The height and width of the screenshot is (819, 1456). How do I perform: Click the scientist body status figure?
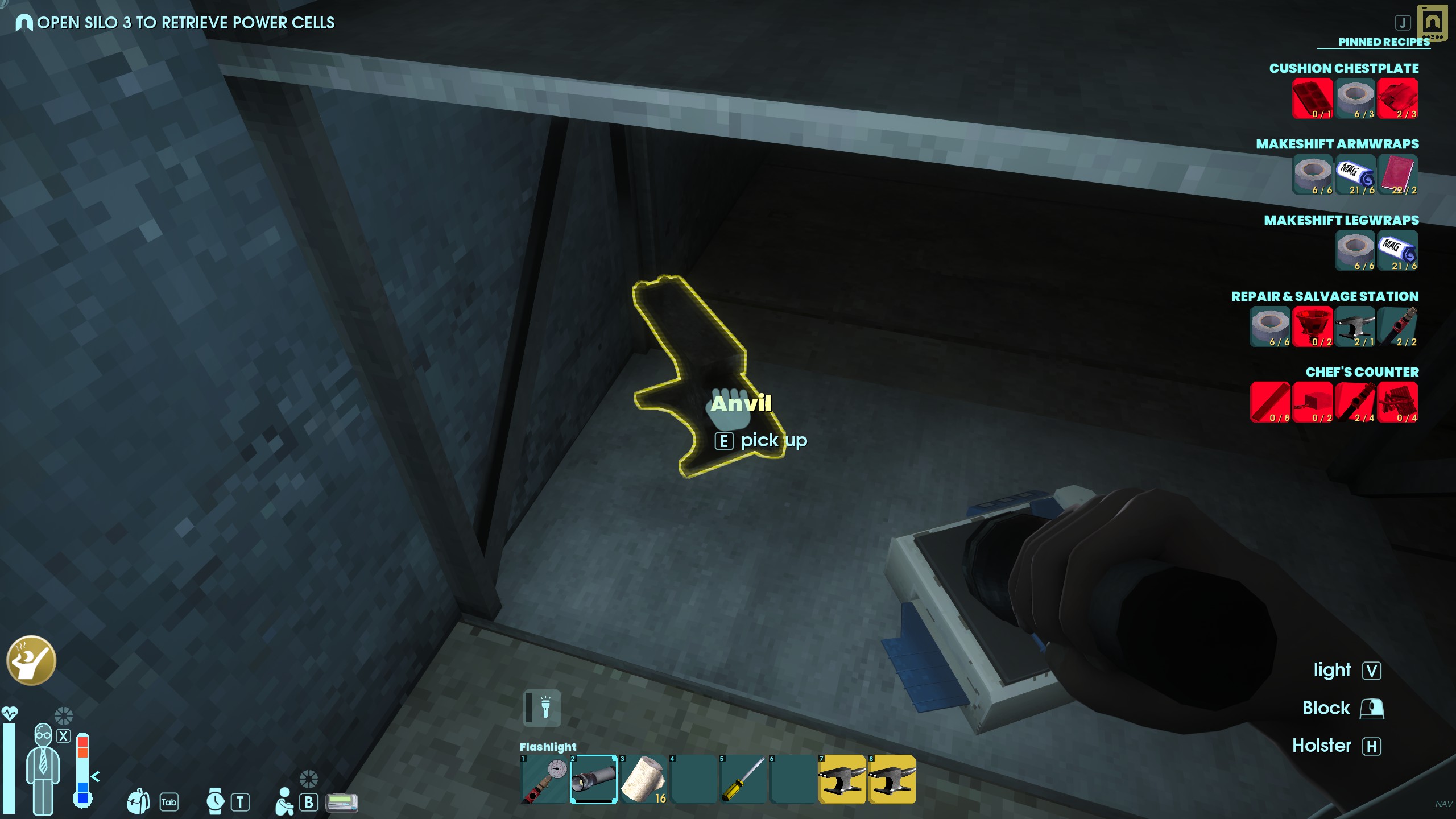[43, 768]
